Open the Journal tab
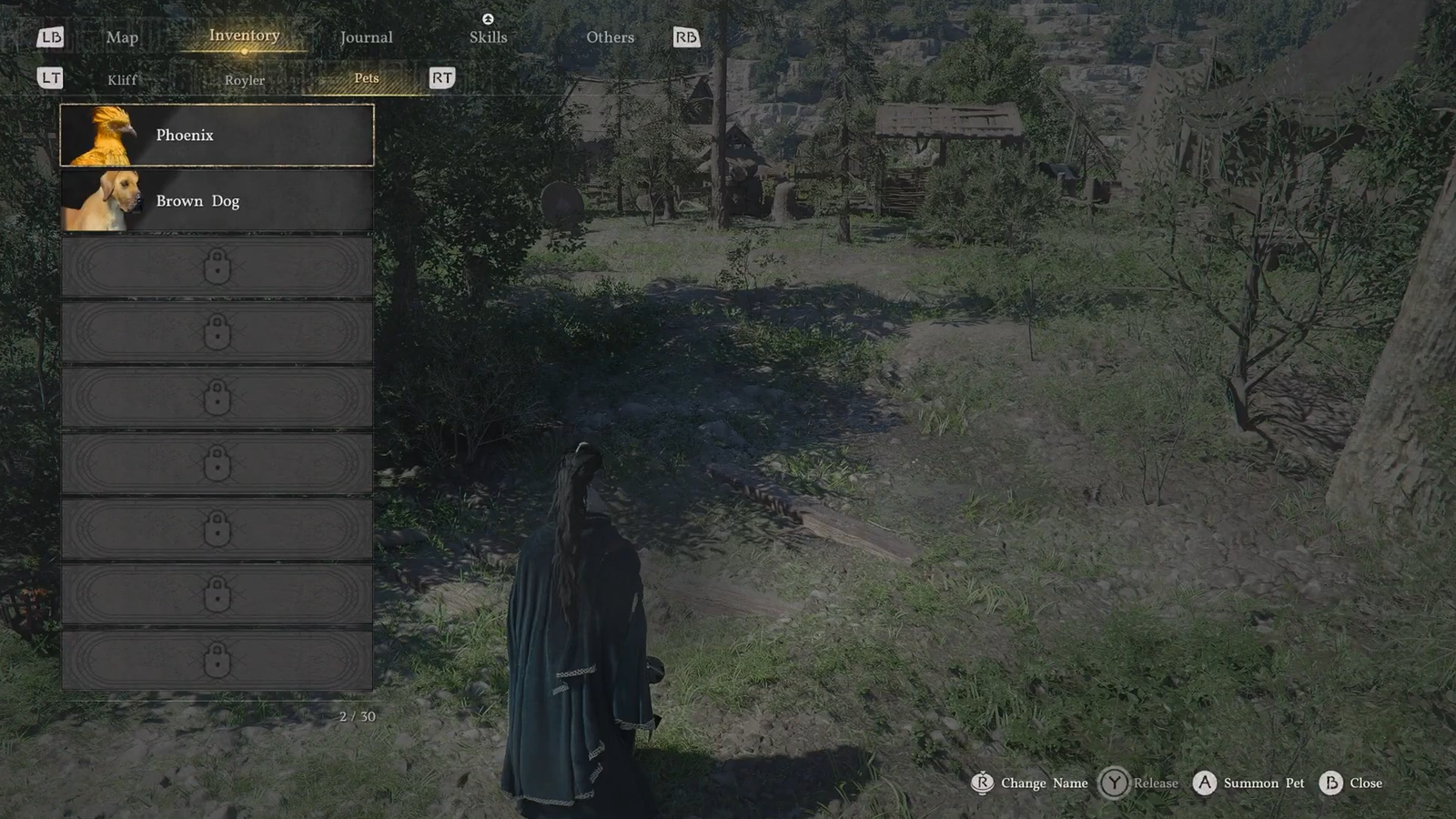This screenshot has width=1456, height=819. tap(366, 37)
